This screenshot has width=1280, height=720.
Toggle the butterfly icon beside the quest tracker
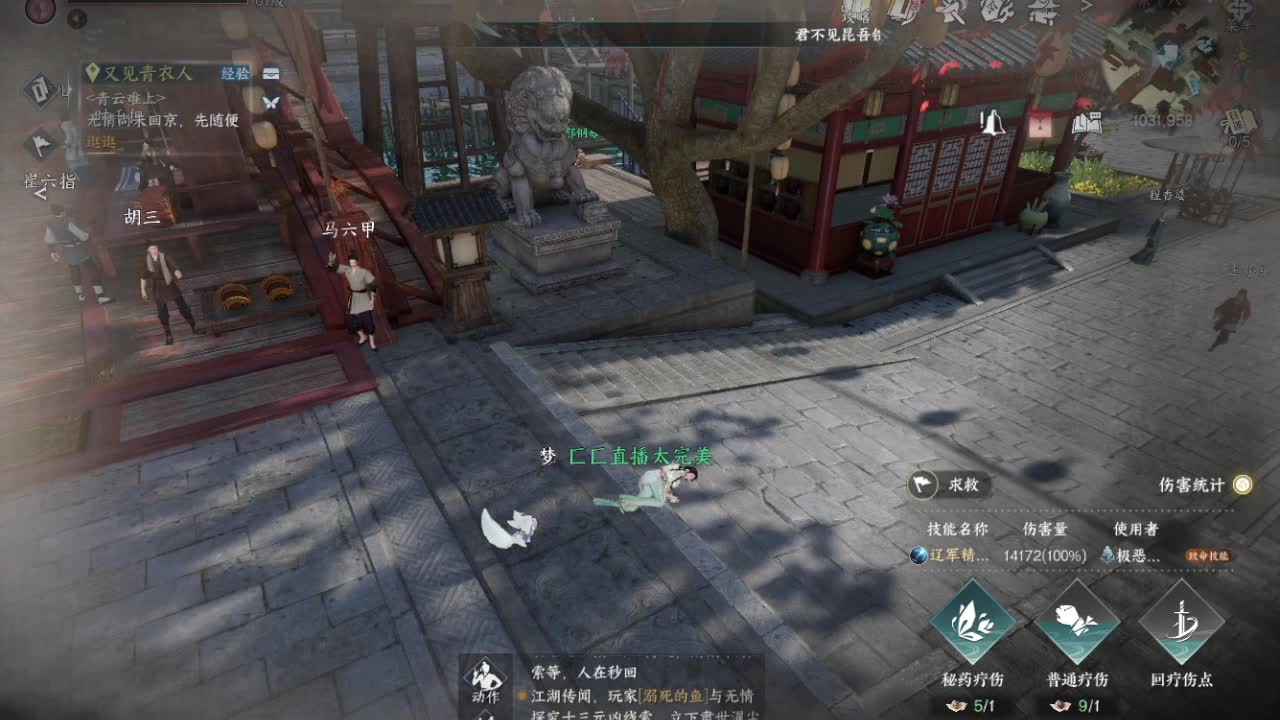click(x=272, y=104)
